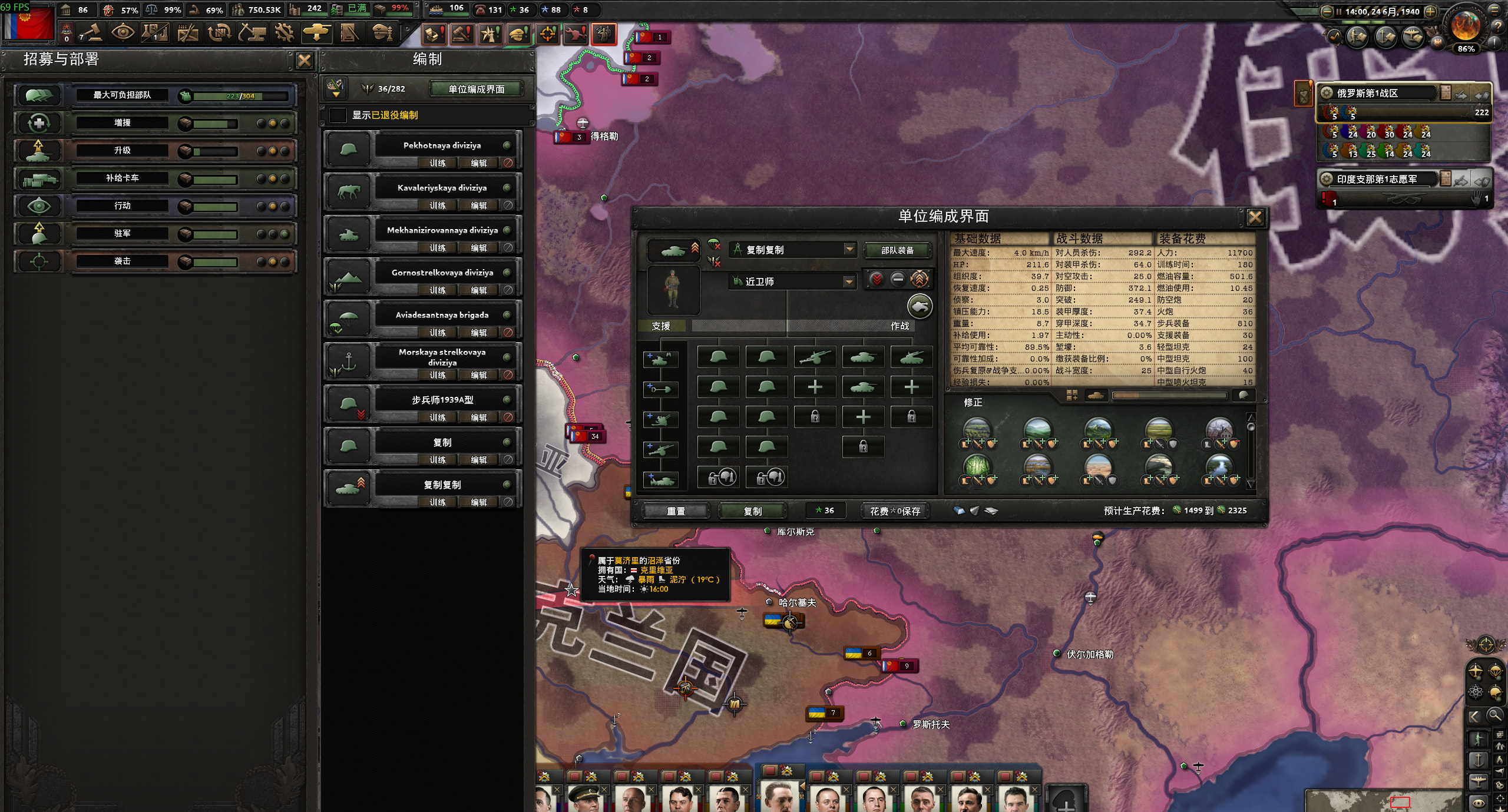Open the 单位编成界面 button in the 编制 panel
Image resolution: width=1508 pixels, height=812 pixels.
point(476,89)
